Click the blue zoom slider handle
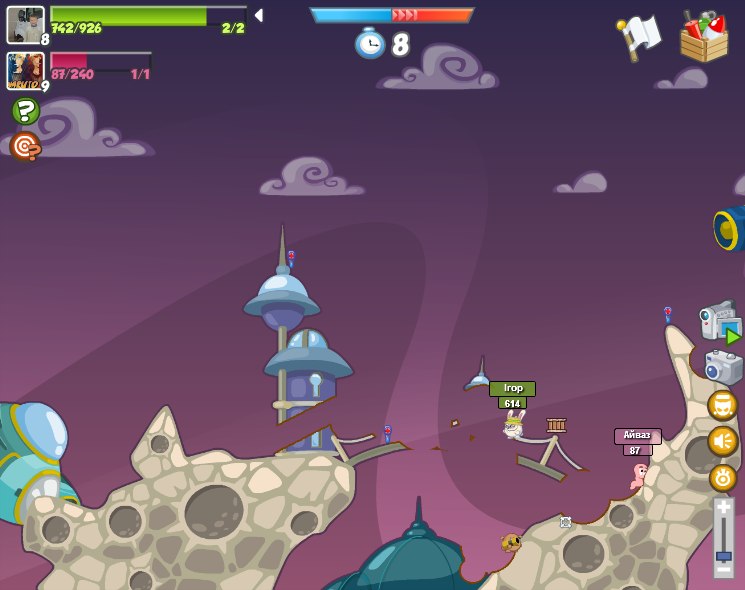The height and width of the screenshot is (590, 745). [723, 555]
